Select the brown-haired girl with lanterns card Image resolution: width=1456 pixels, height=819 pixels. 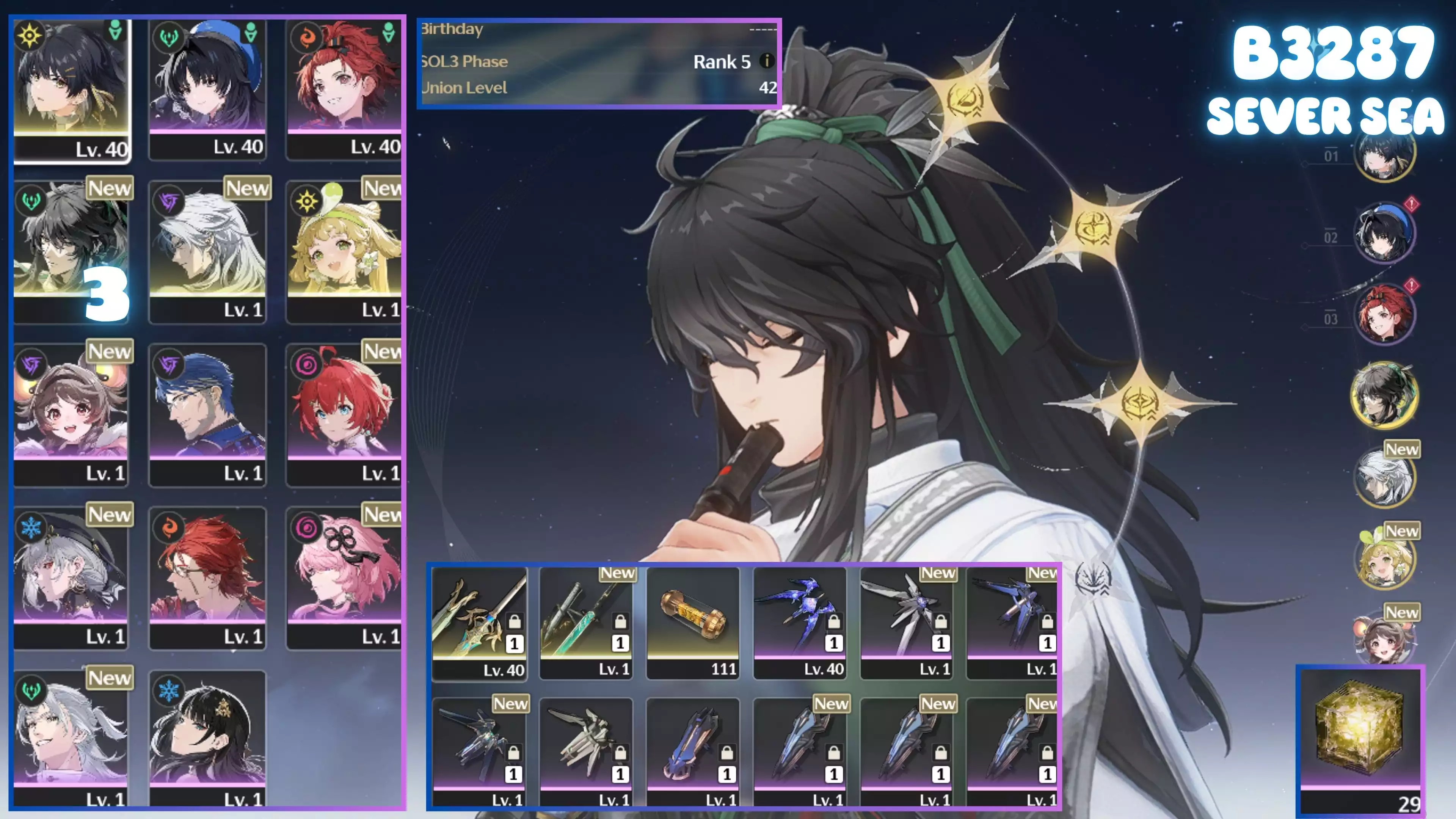click(x=72, y=414)
